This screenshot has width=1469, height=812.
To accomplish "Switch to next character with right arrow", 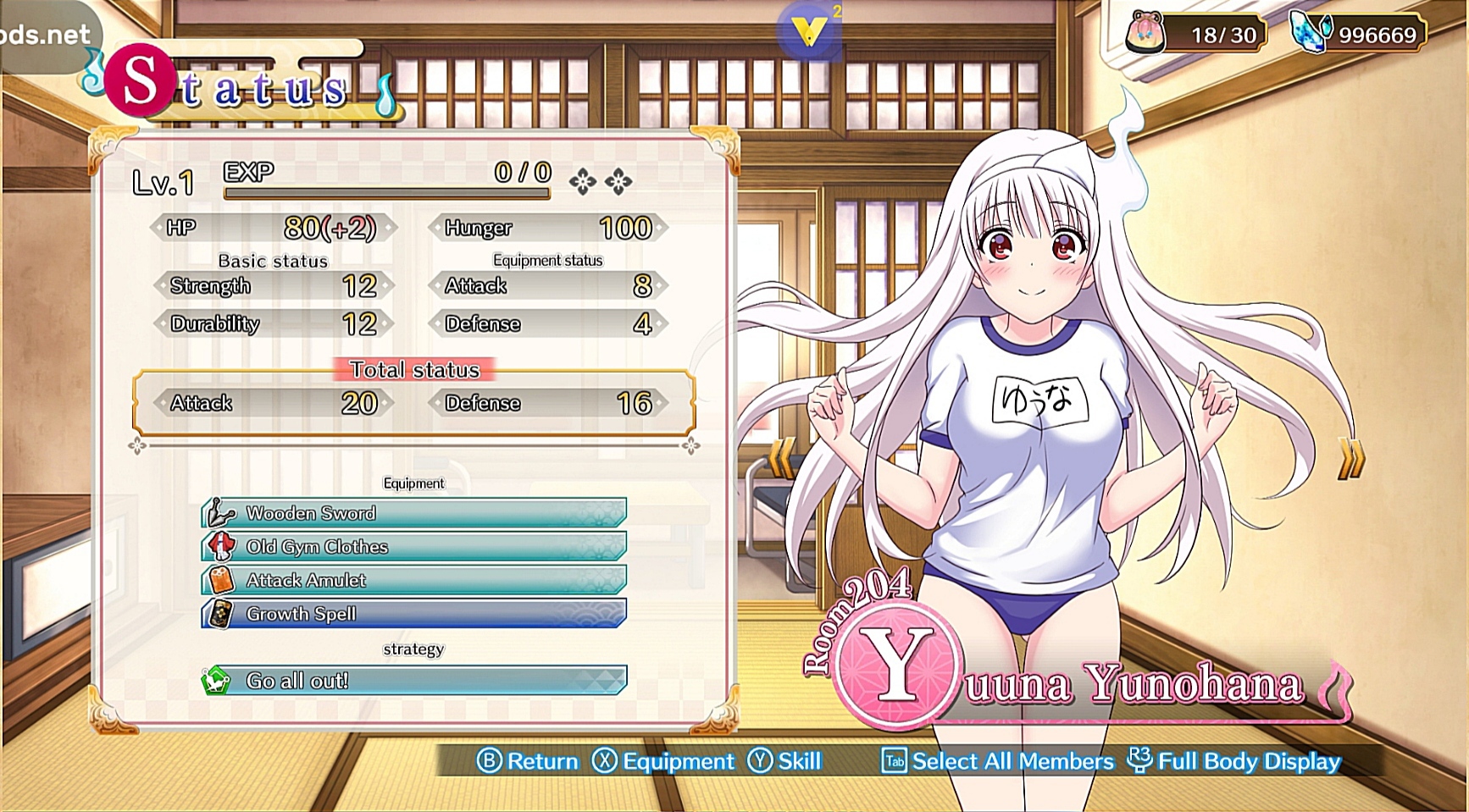I will 1351,458.
